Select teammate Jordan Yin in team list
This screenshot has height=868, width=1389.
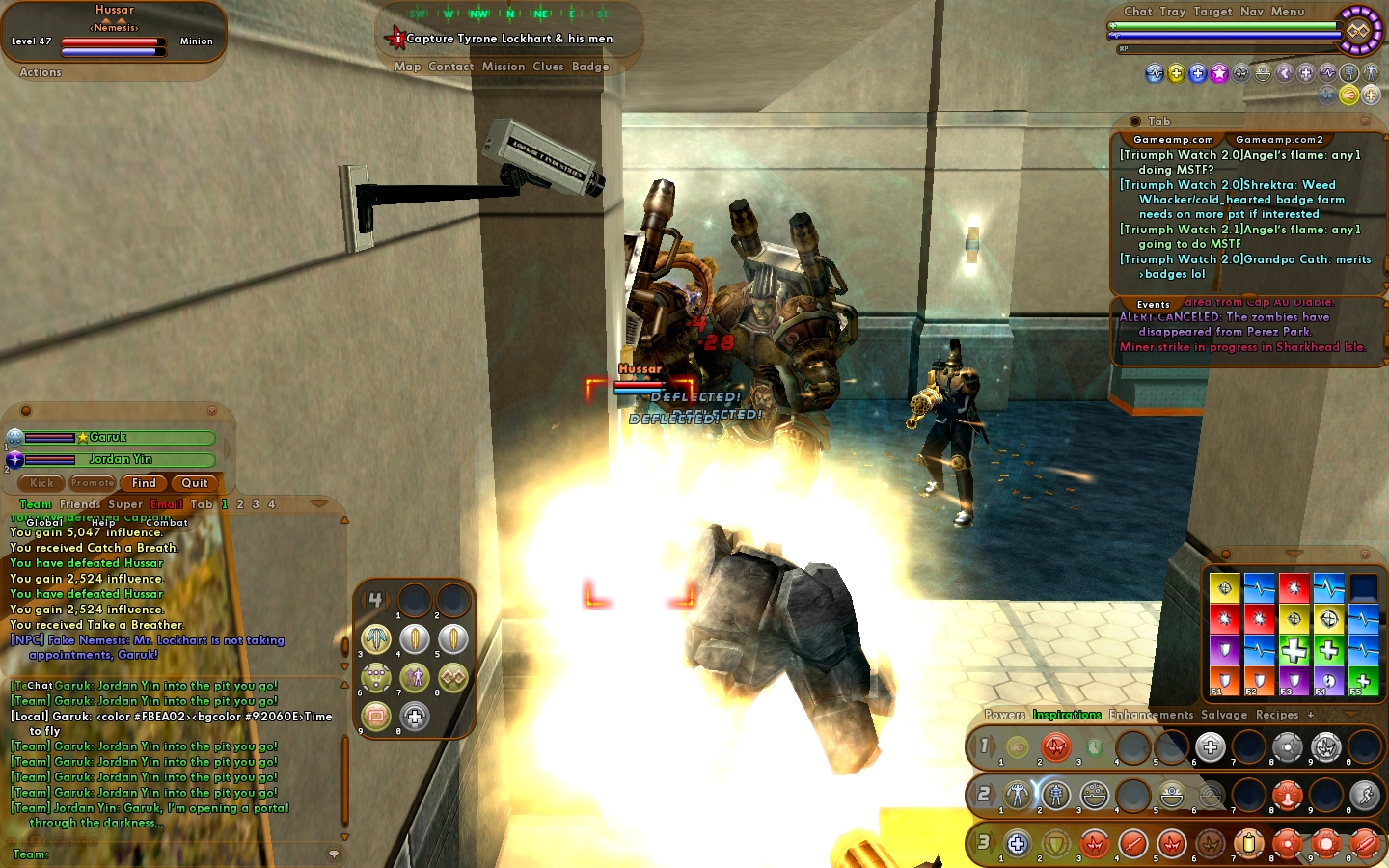(x=121, y=460)
